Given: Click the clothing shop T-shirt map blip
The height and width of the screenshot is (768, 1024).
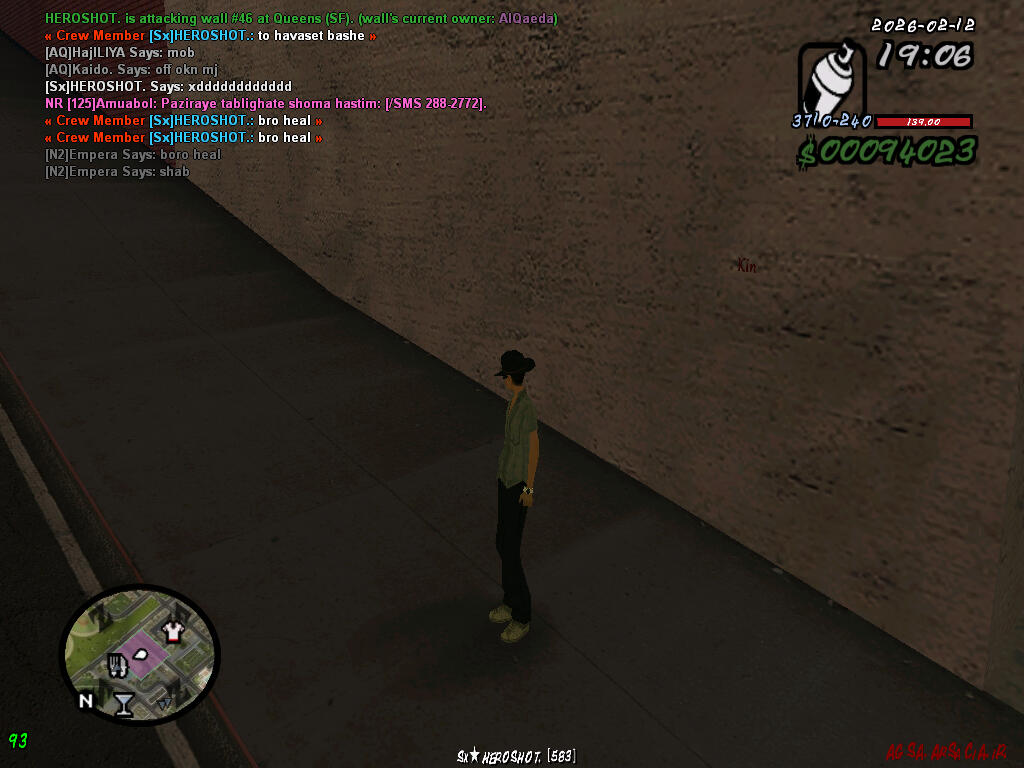Looking at the screenshot, I should (x=175, y=630).
